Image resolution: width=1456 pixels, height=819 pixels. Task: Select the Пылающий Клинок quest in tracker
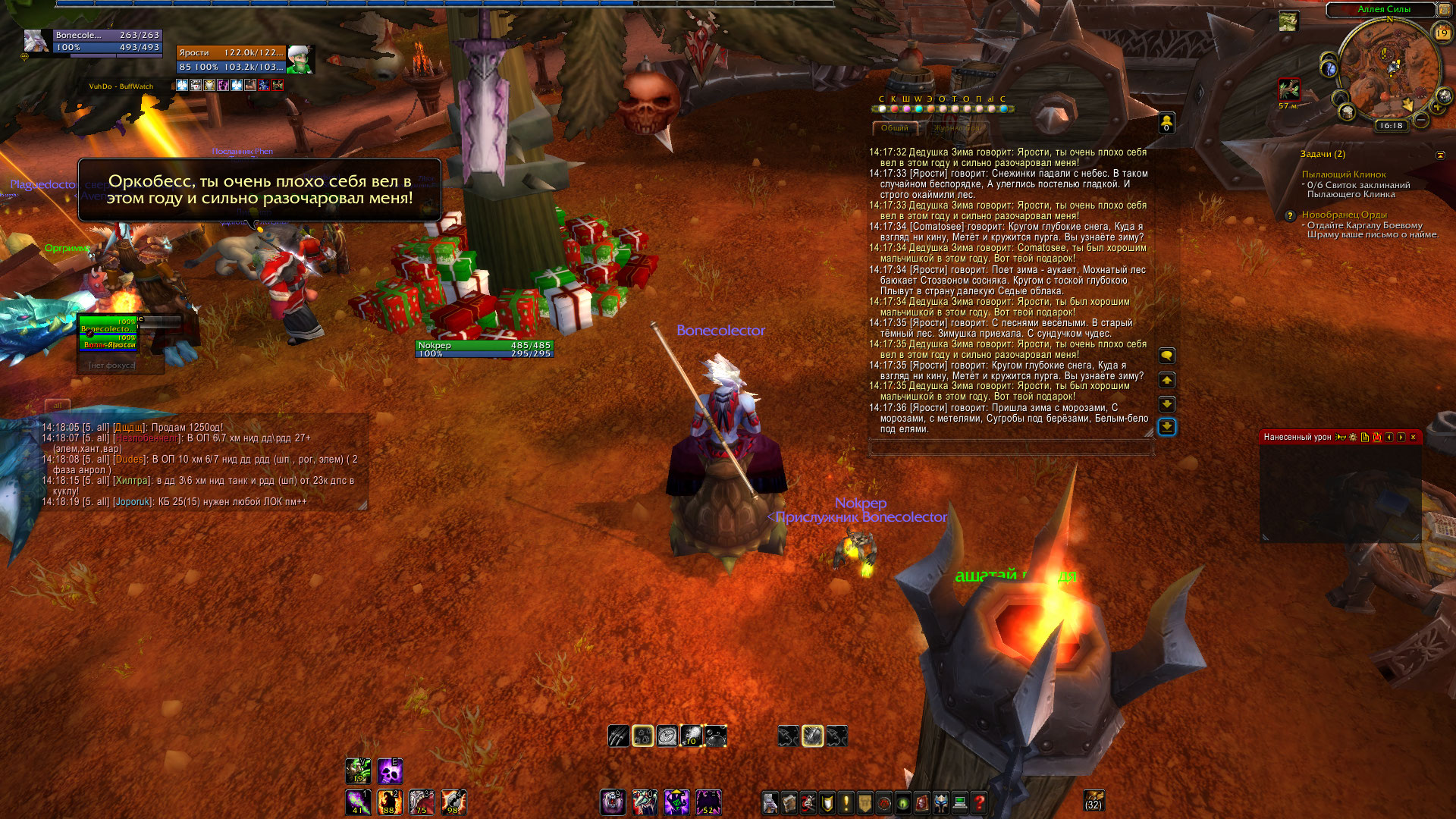click(x=1344, y=174)
